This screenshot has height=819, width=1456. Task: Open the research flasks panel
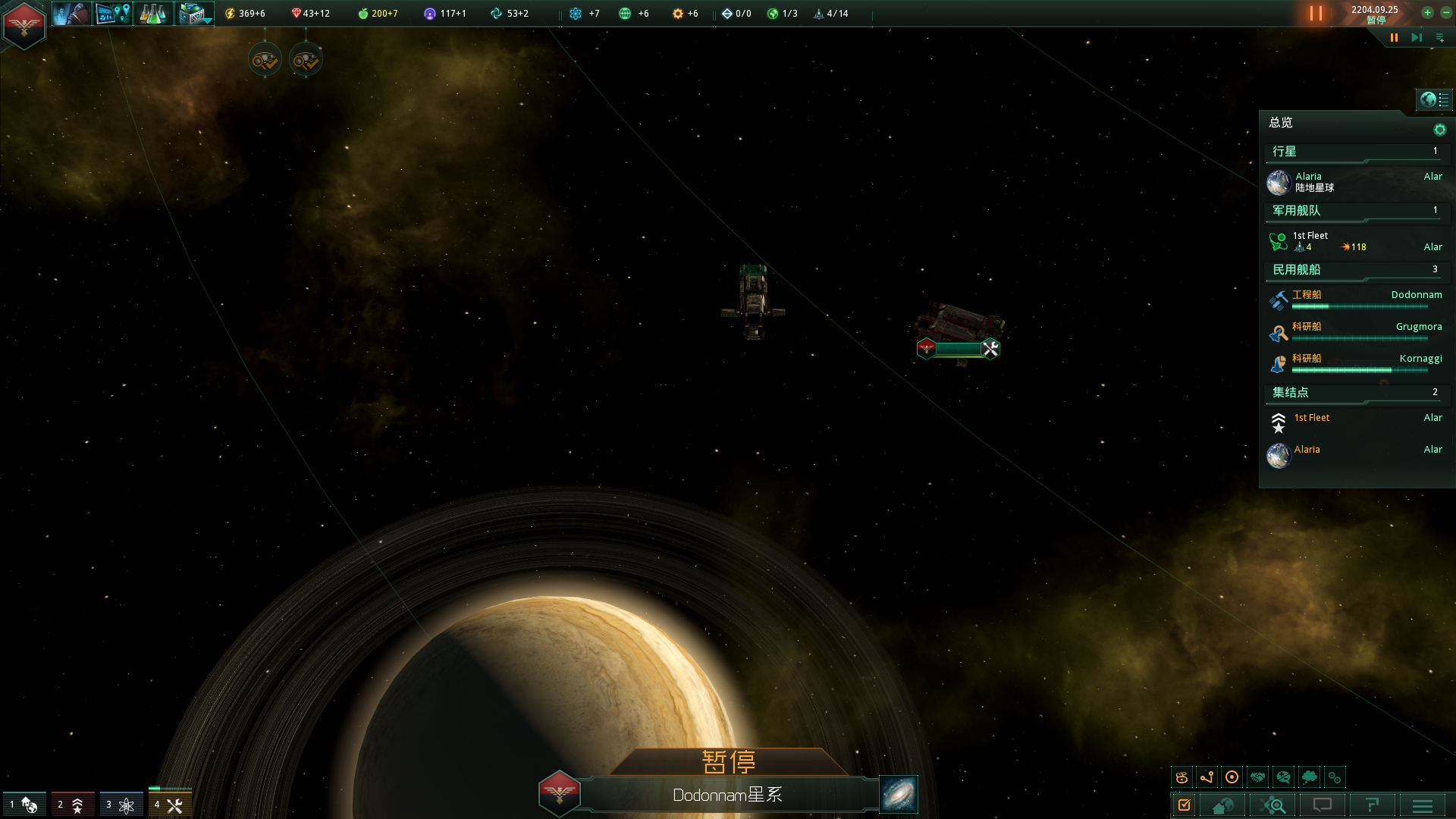point(152,14)
